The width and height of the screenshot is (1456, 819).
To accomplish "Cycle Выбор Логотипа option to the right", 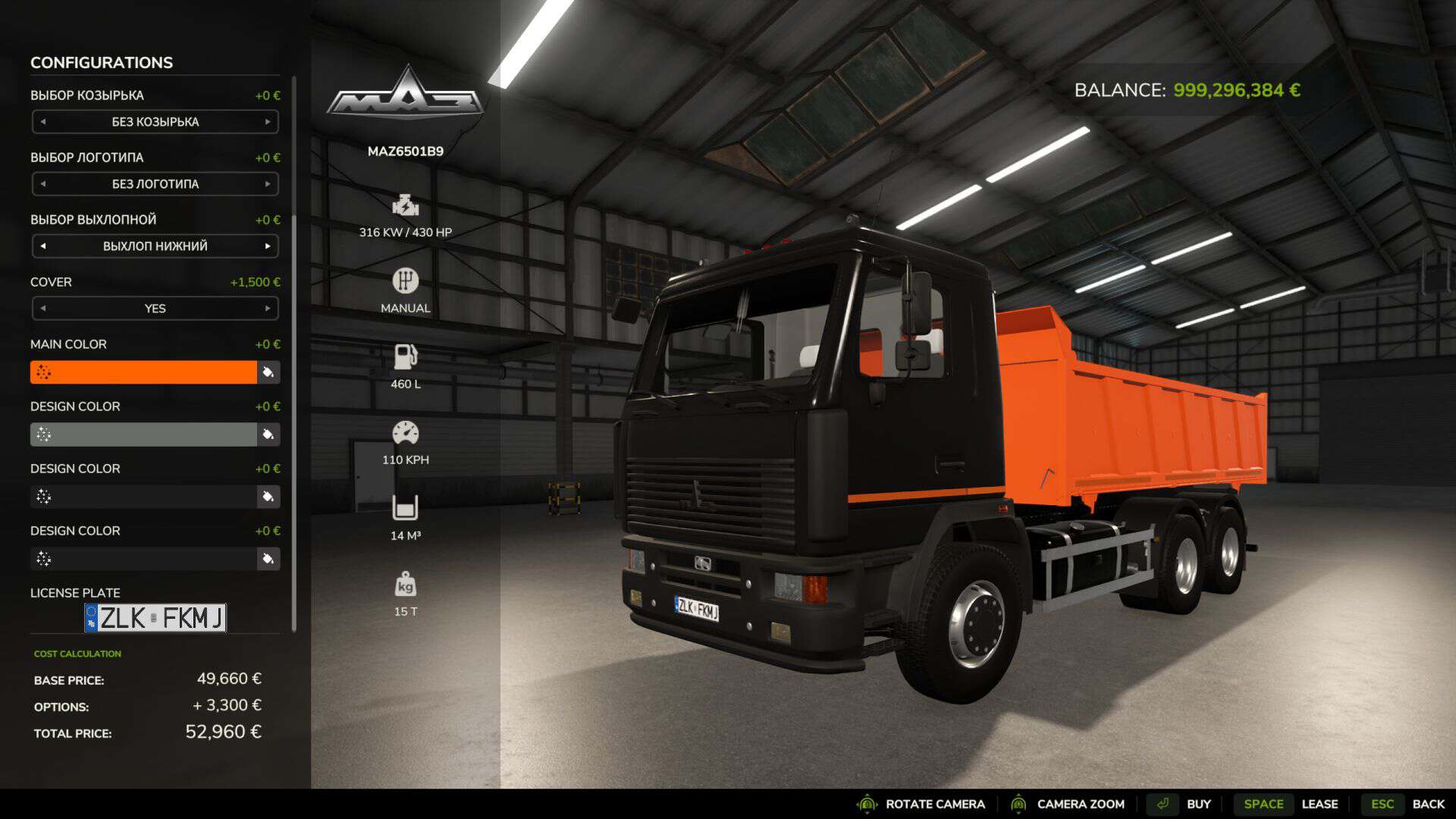I will (268, 184).
